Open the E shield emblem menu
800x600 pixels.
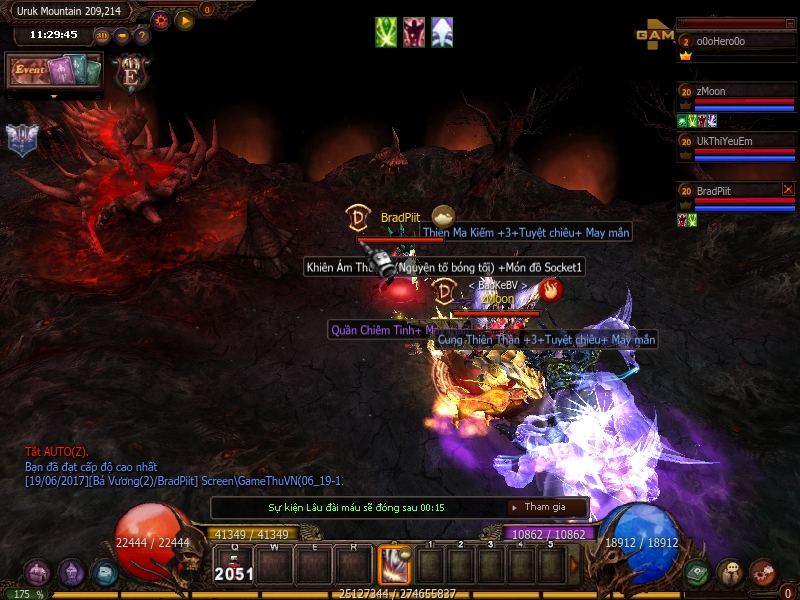point(131,72)
